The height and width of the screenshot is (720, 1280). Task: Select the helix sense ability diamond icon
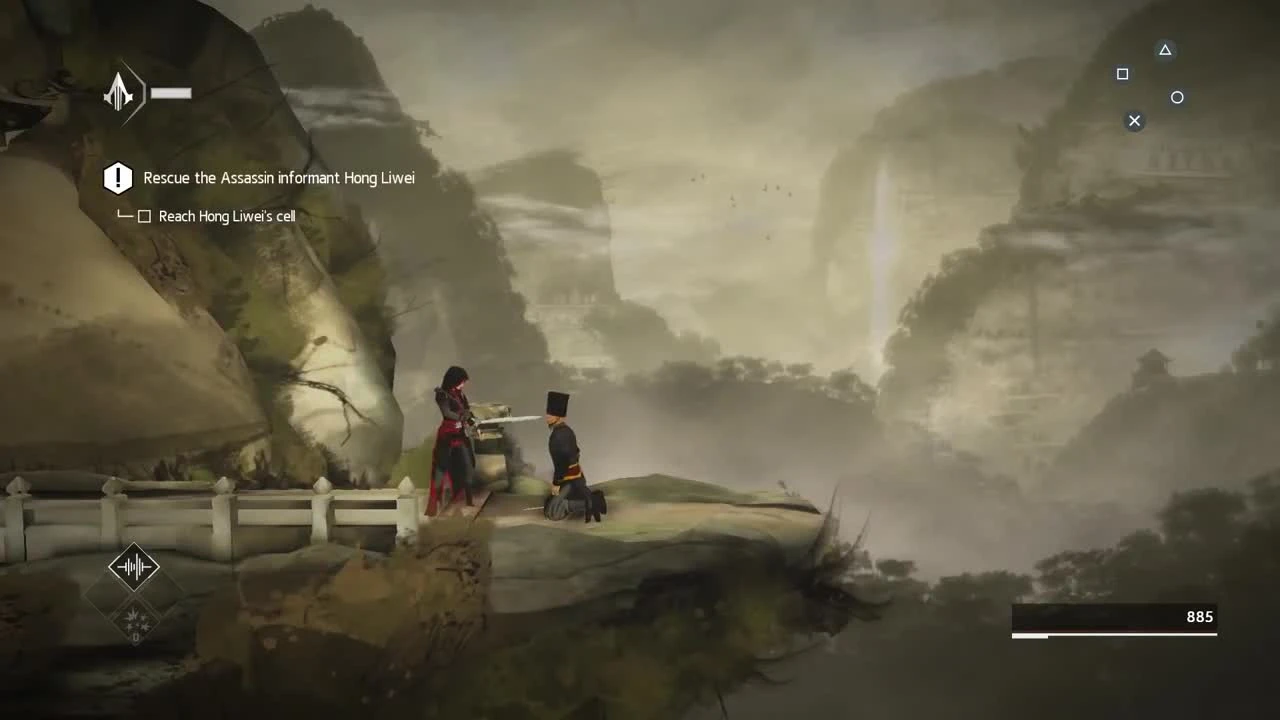(x=134, y=567)
